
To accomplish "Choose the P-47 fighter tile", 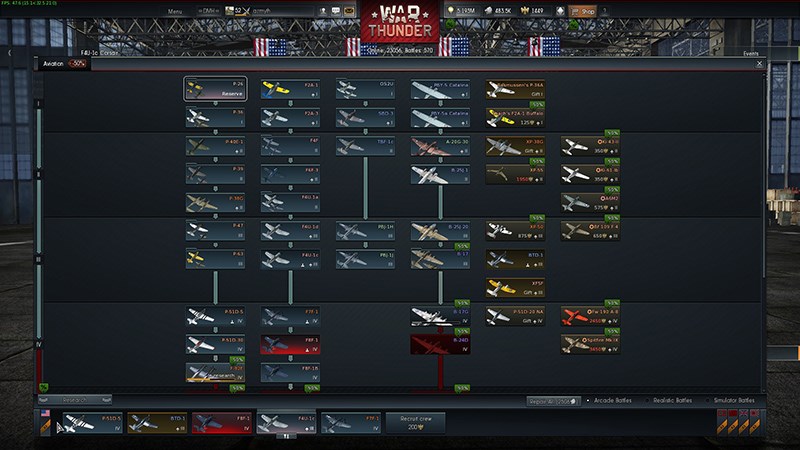I will pos(215,231).
